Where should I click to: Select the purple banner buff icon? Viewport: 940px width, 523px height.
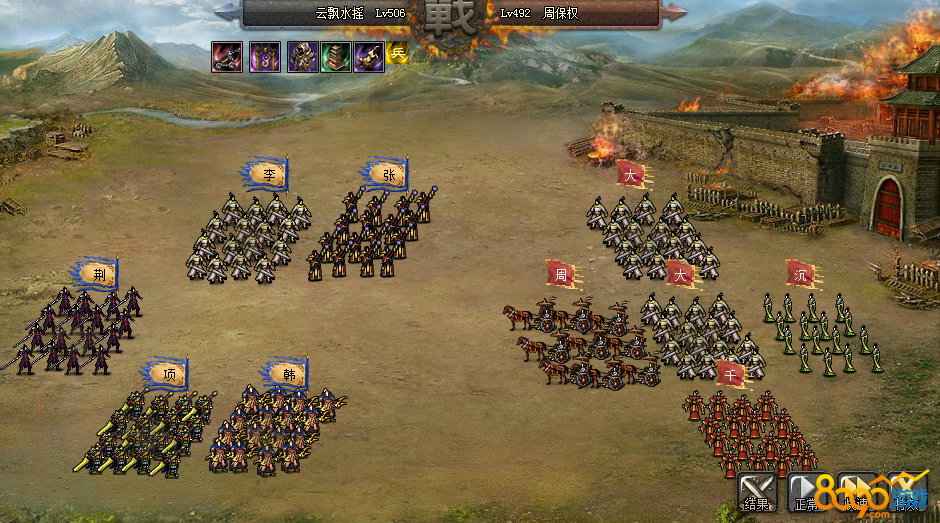264,57
